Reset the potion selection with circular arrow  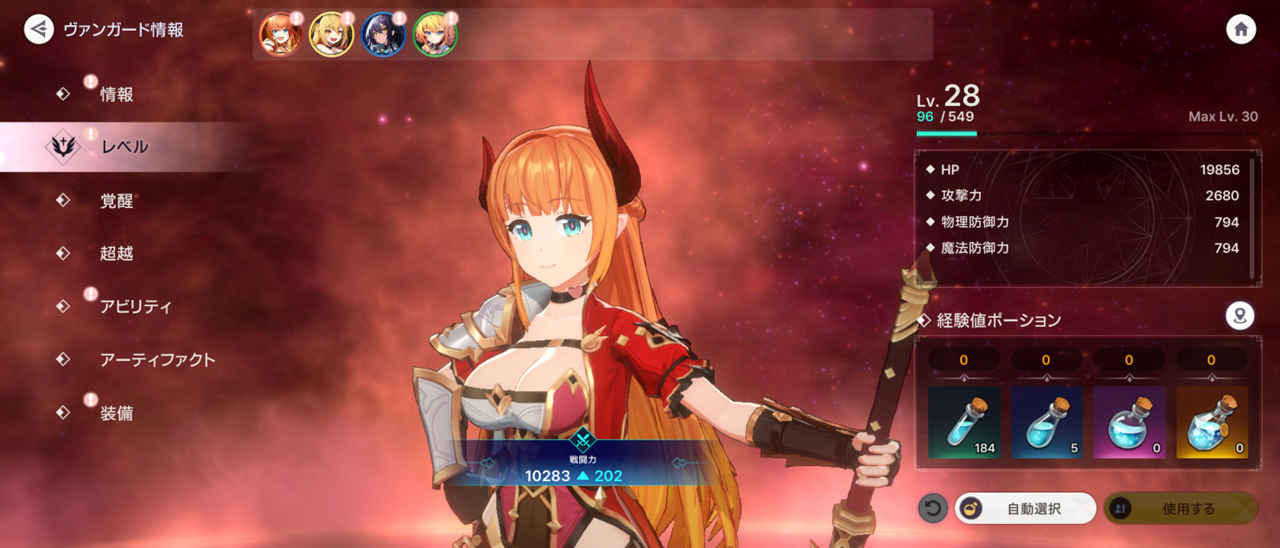point(932,509)
